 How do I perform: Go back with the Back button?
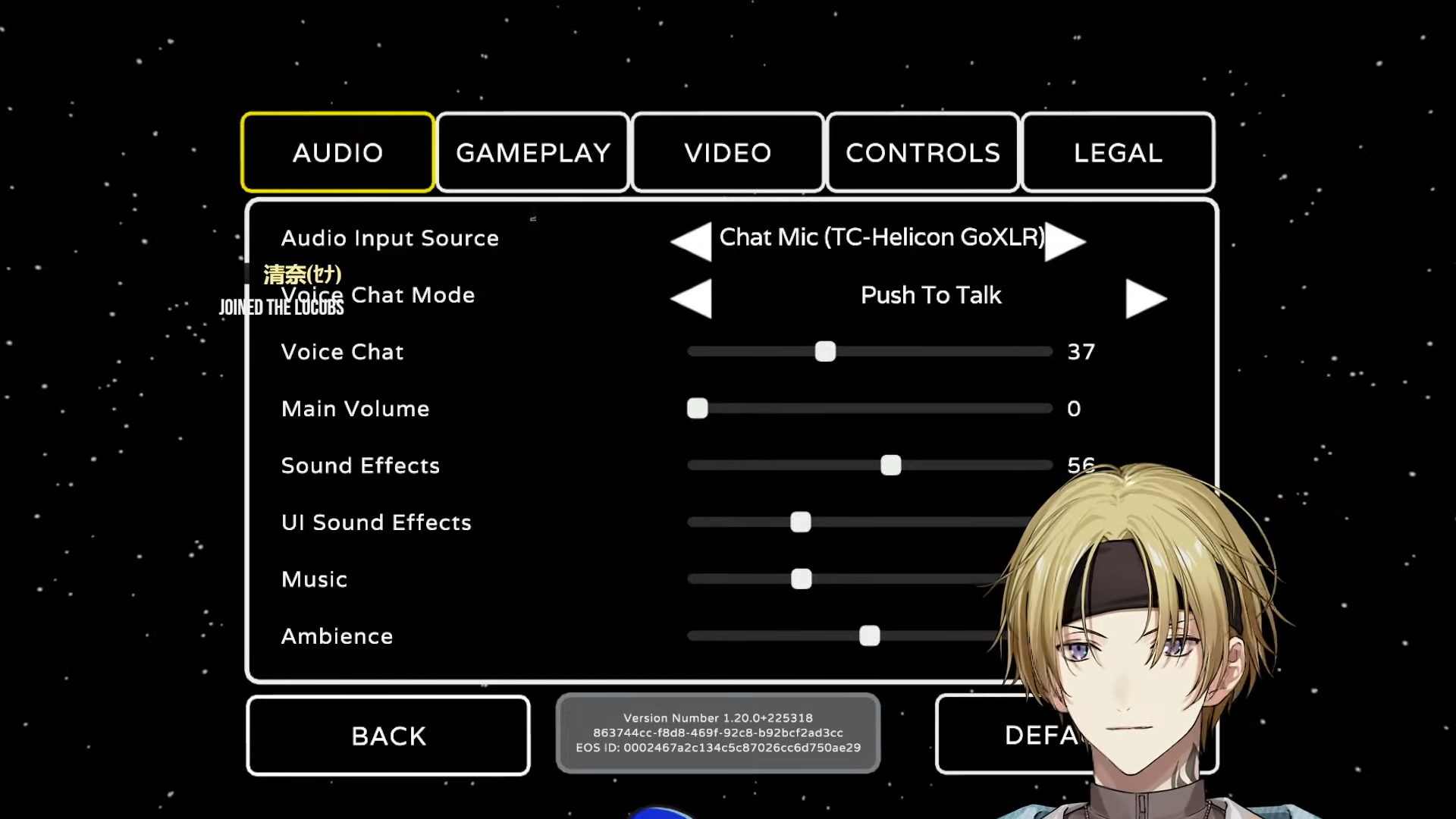388,736
